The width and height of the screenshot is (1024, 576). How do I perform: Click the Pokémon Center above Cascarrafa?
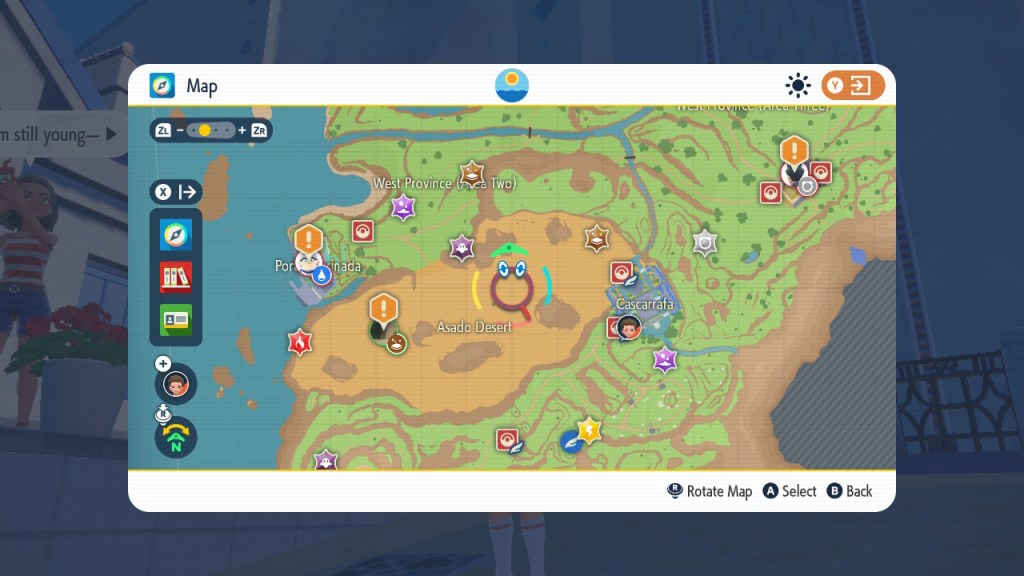pyautogui.click(x=621, y=272)
